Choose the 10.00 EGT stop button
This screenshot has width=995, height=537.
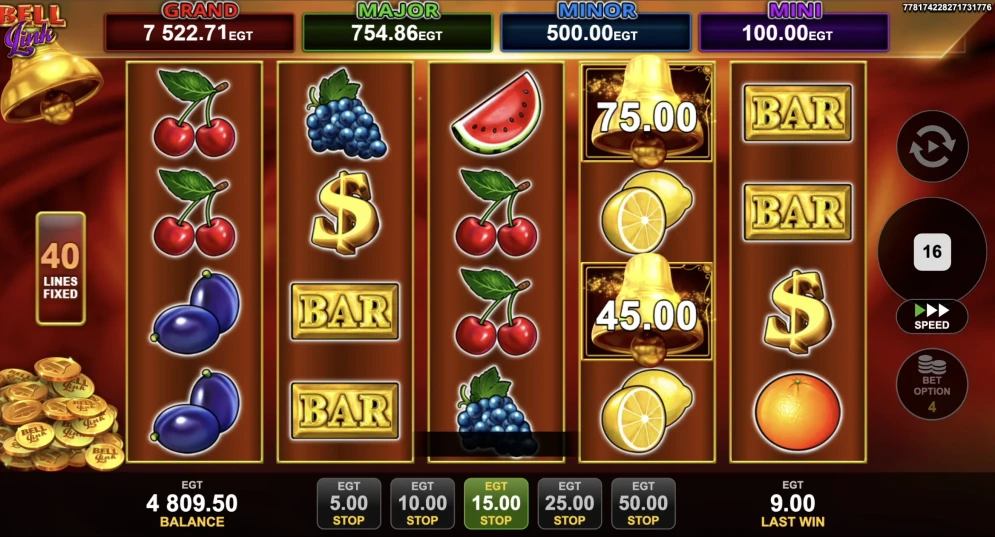click(x=422, y=503)
